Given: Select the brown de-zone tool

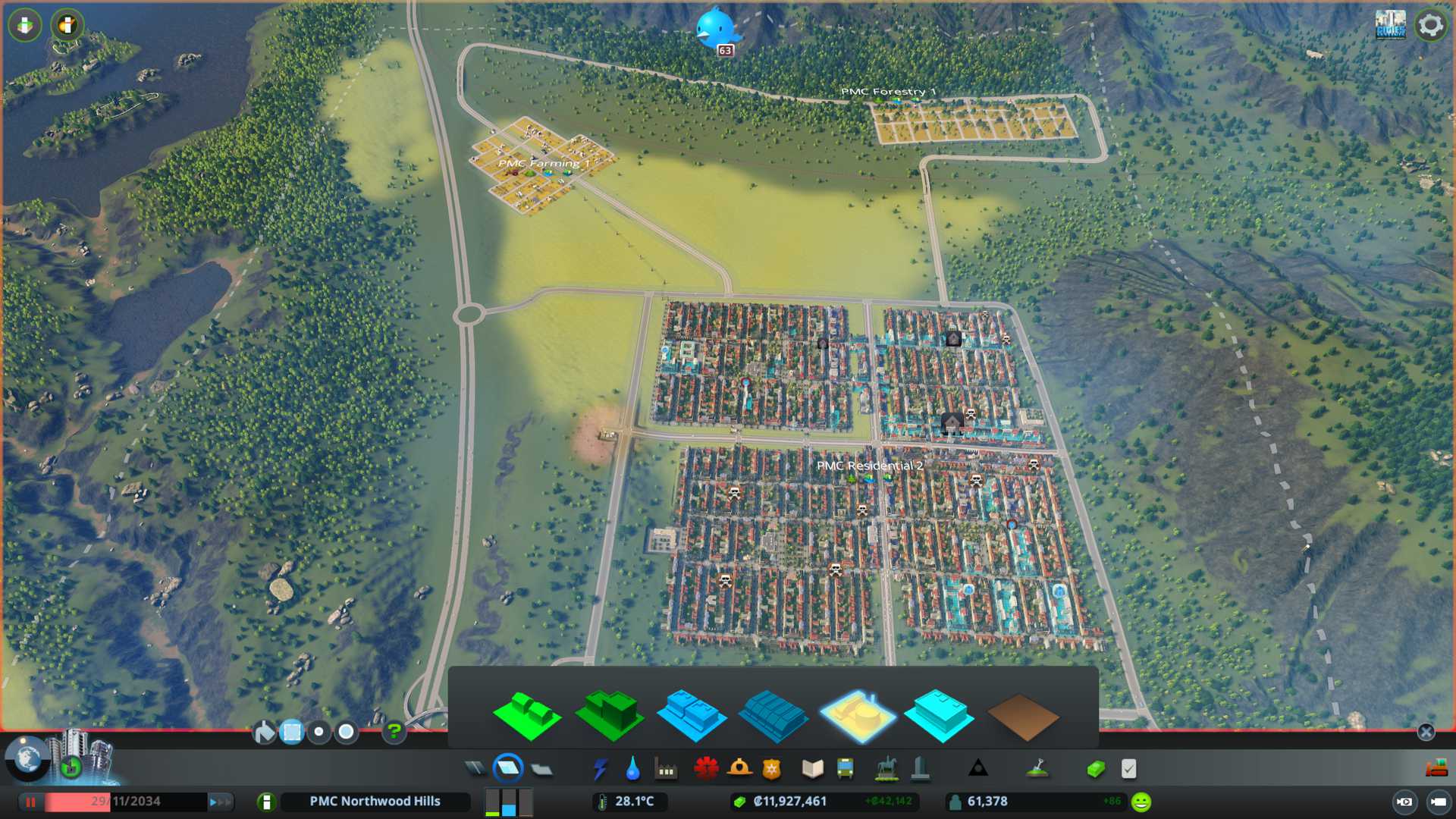Looking at the screenshot, I should coord(1022,717).
